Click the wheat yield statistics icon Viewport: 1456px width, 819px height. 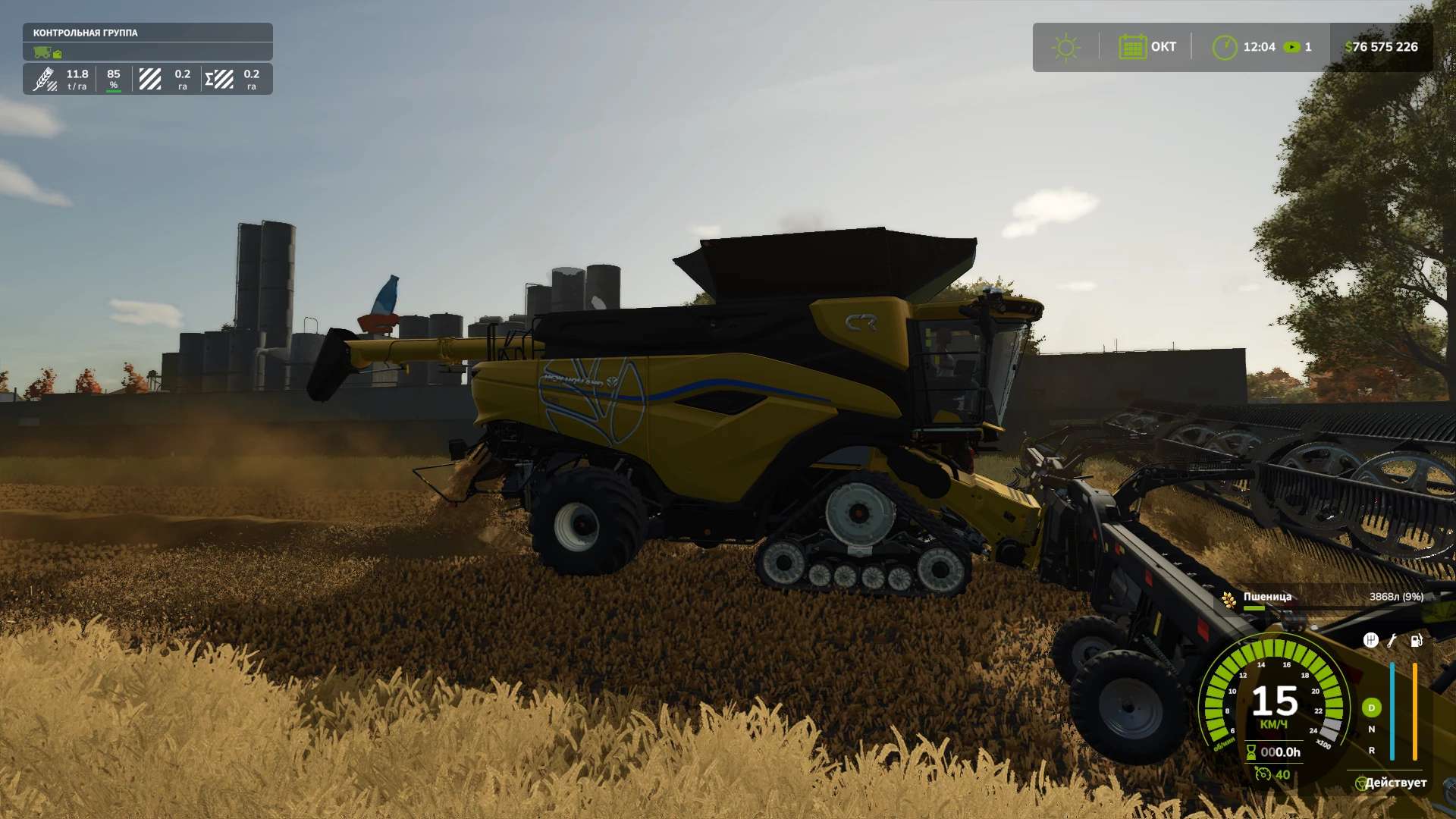pyautogui.click(x=45, y=79)
